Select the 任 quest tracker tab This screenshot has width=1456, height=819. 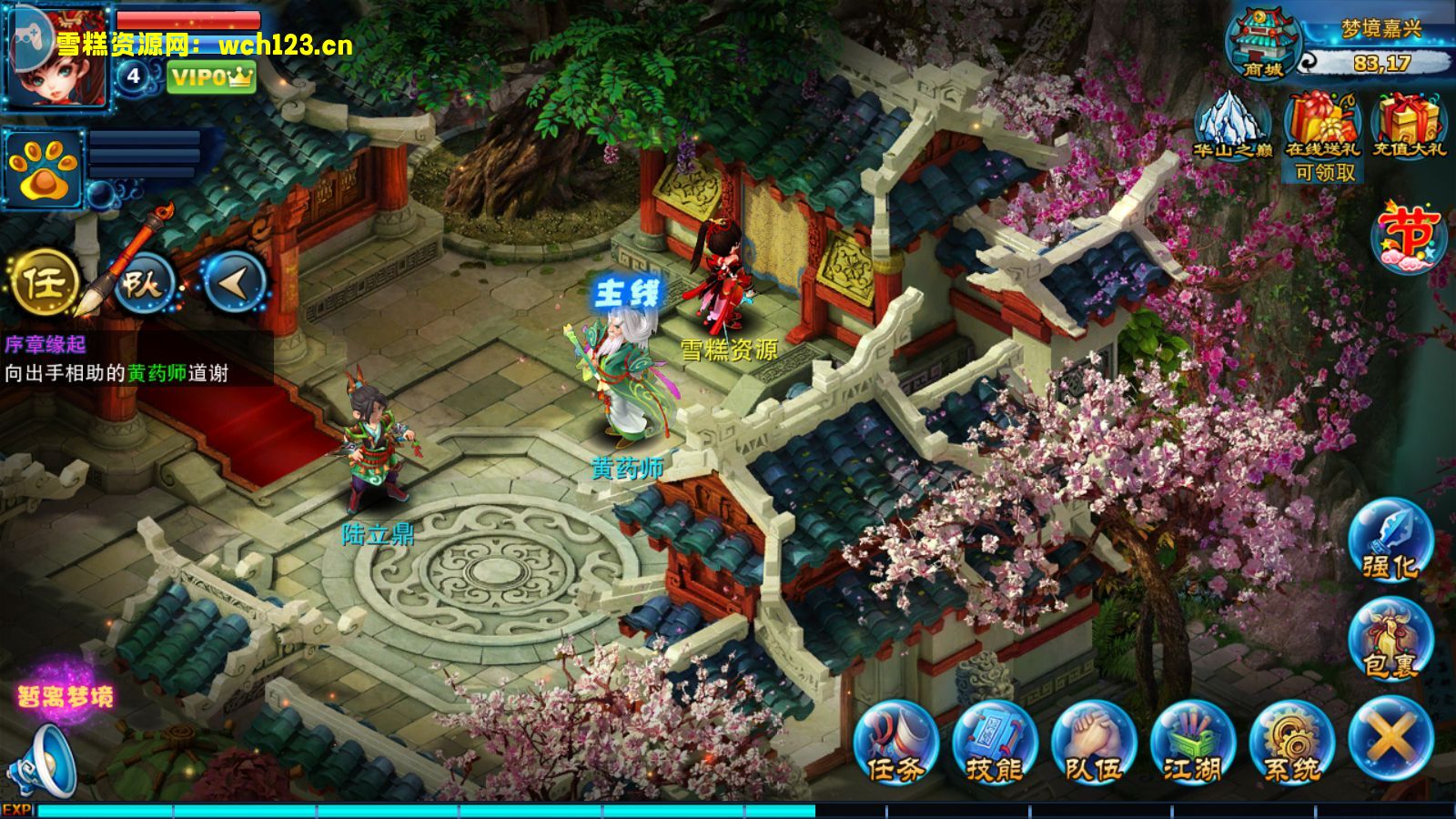[x=44, y=283]
